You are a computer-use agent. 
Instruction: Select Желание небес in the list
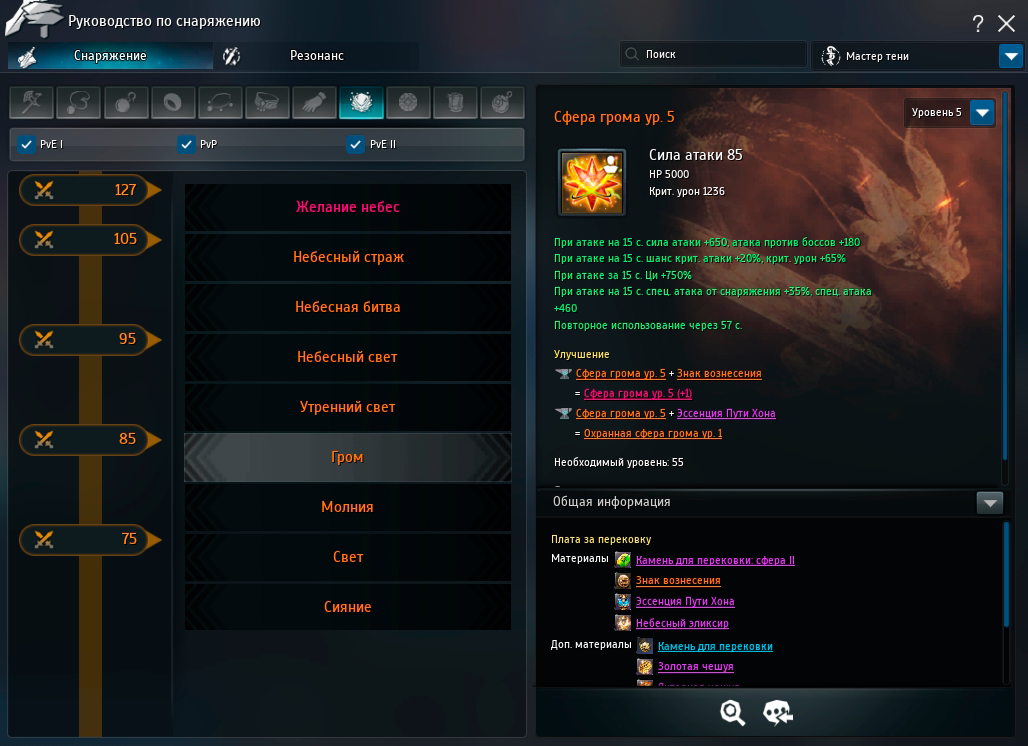click(x=347, y=207)
